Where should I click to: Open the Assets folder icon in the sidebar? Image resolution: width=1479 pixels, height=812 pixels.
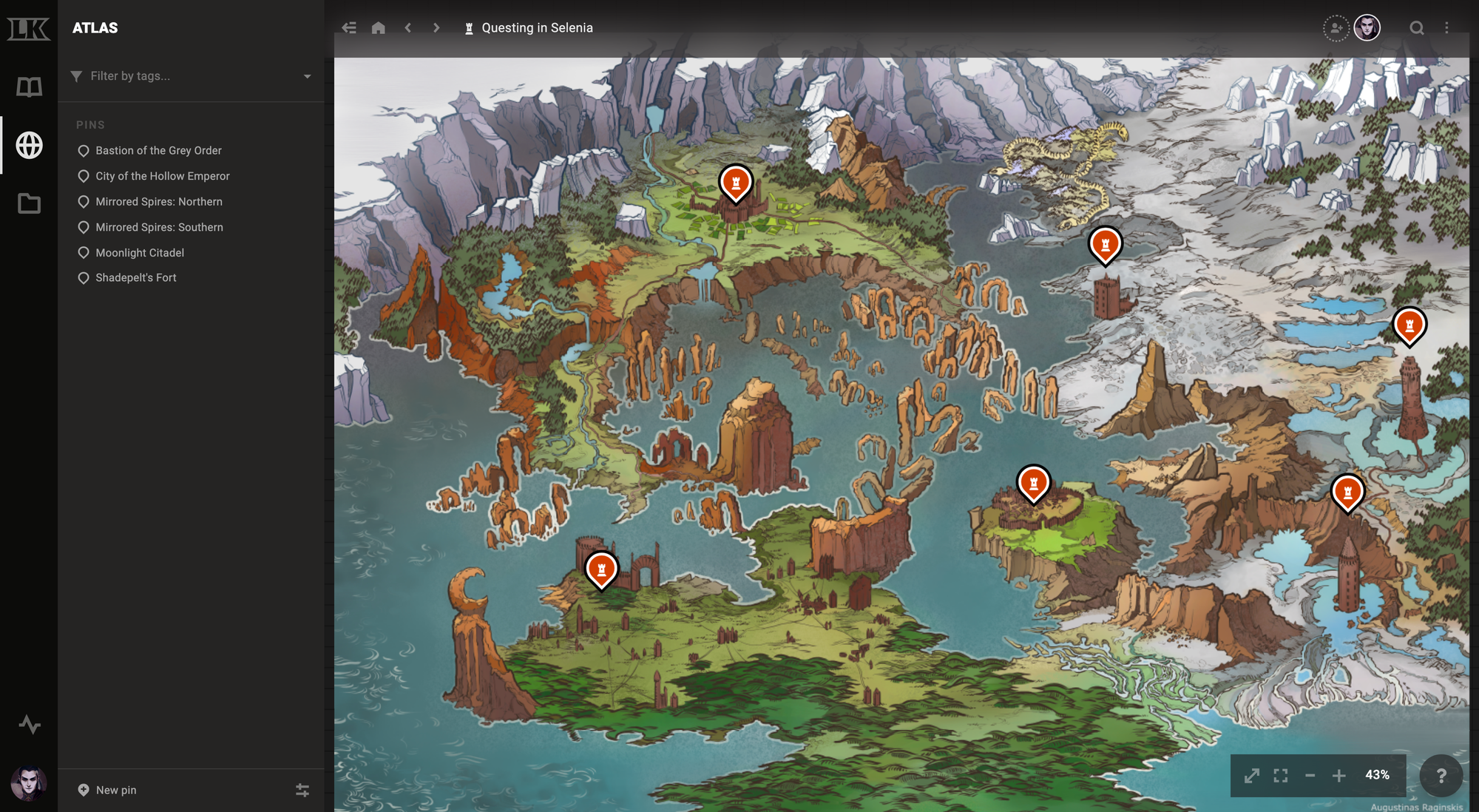pyautogui.click(x=28, y=203)
